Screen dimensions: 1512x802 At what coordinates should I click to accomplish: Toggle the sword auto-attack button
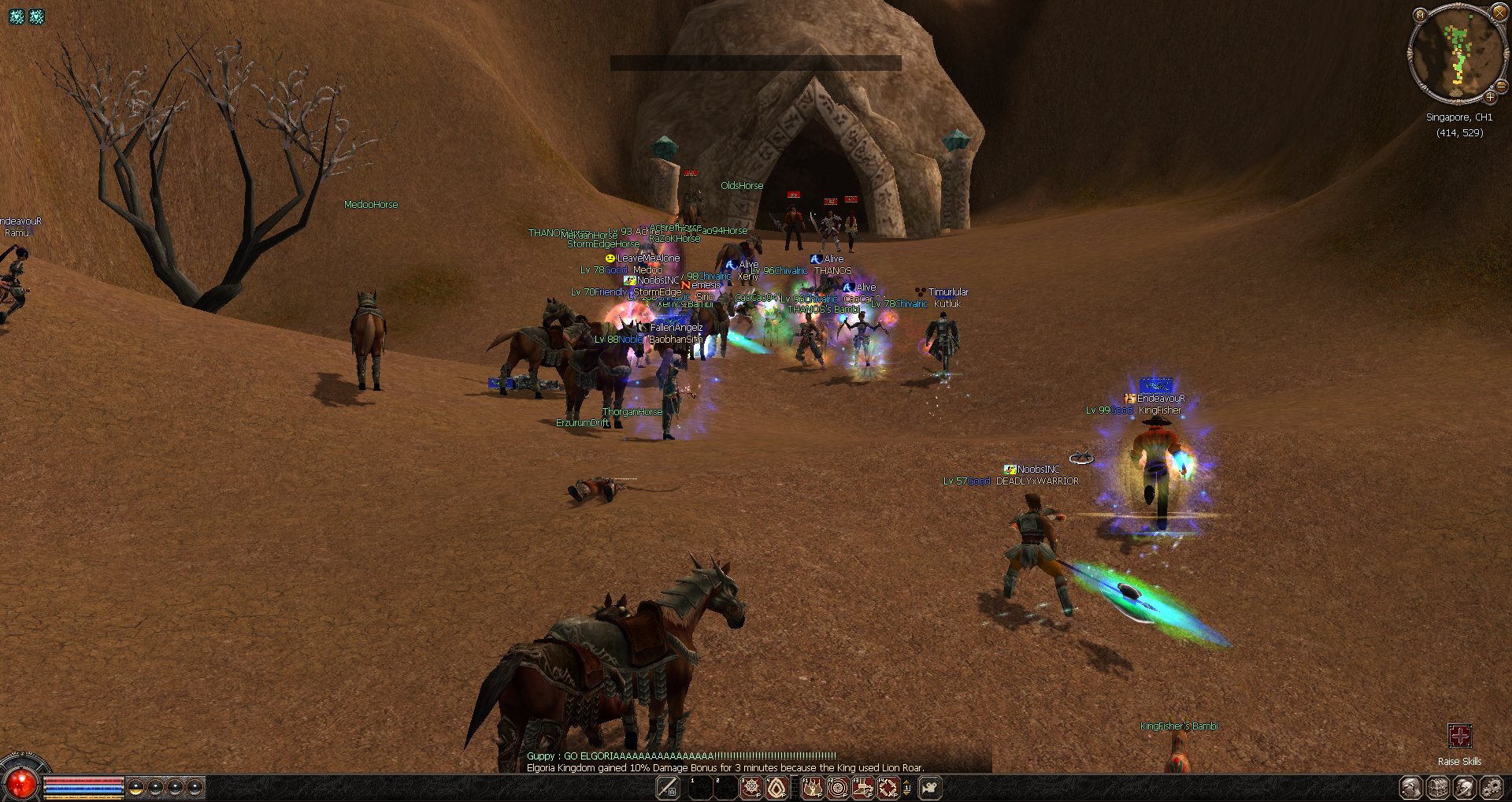(668, 787)
